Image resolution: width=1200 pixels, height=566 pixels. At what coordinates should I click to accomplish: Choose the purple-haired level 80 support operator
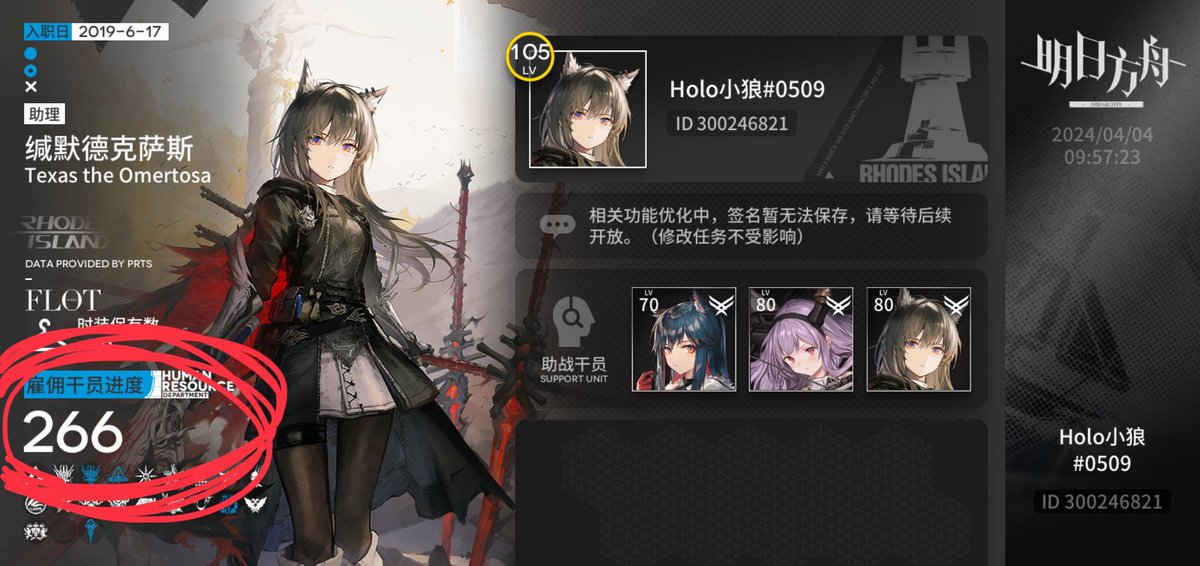point(800,339)
